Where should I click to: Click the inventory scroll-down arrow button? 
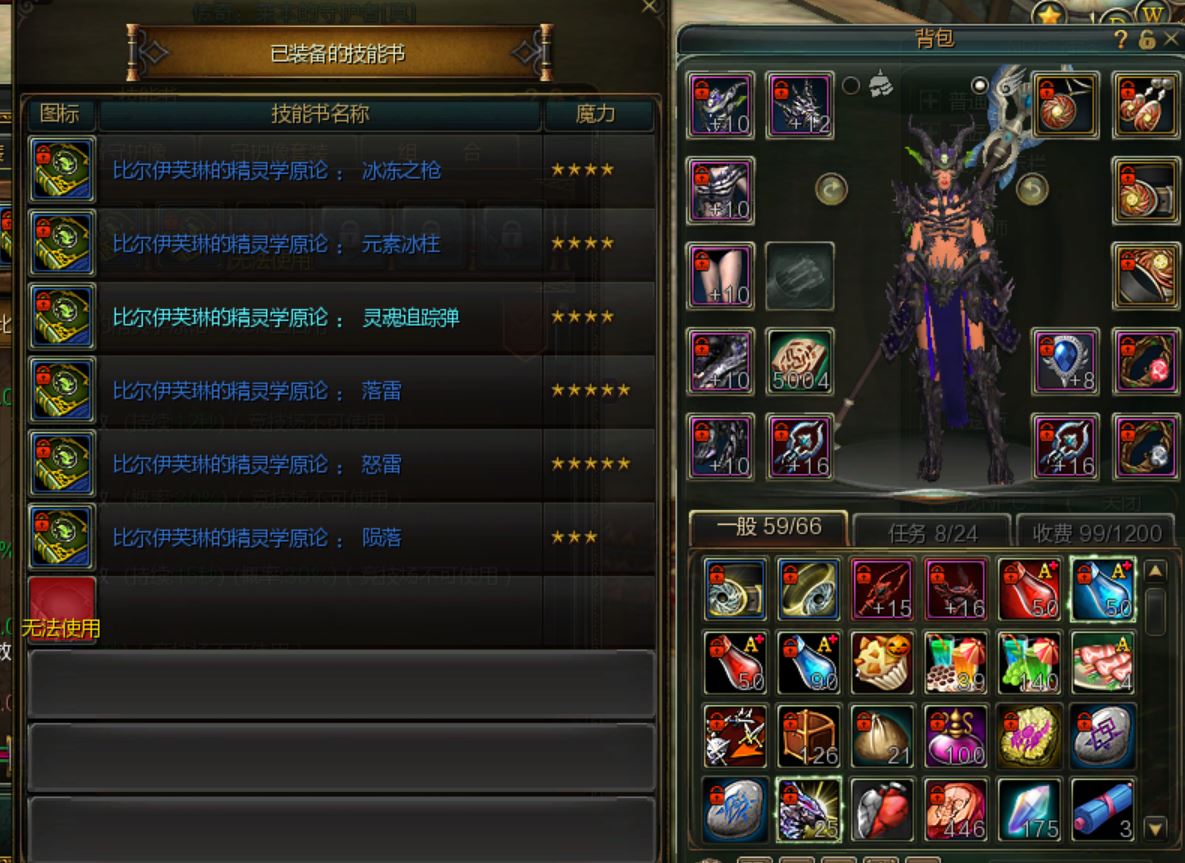click(x=1155, y=827)
